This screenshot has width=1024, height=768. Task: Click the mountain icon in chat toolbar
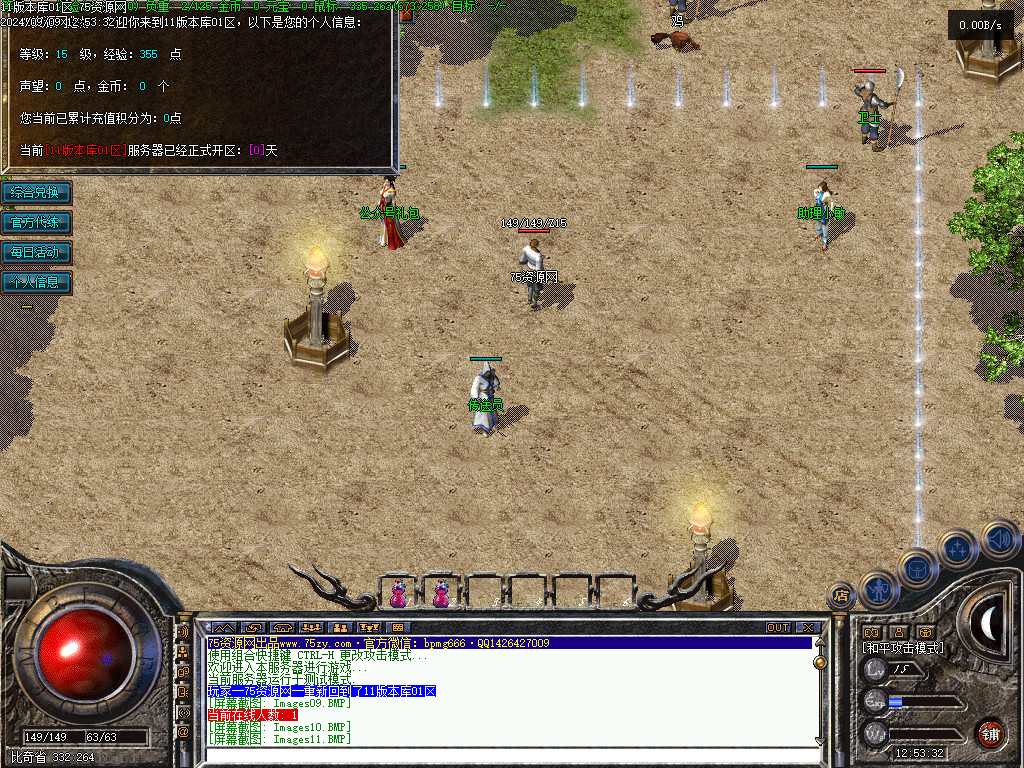click(x=224, y=628)
